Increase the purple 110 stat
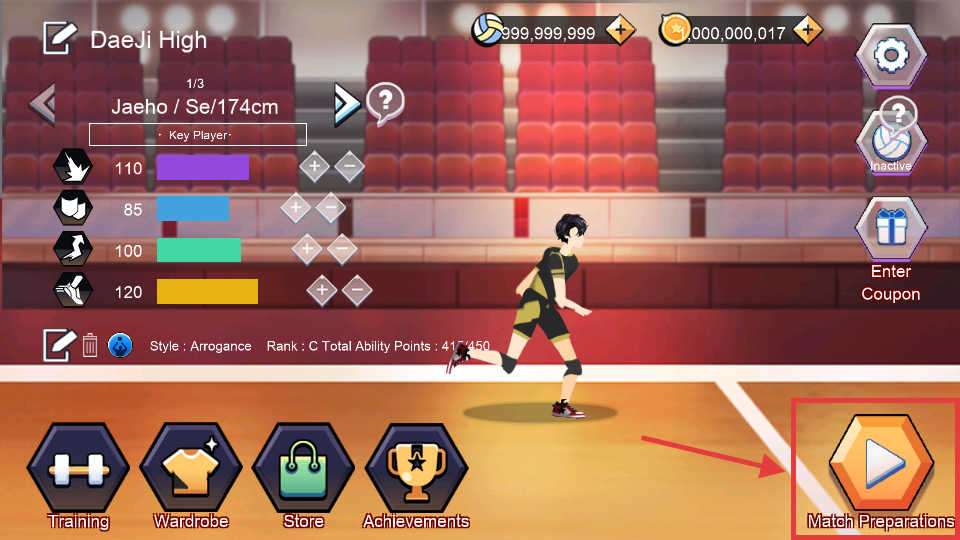Viewport: 960px width, 540px height. tap(314, 167)
